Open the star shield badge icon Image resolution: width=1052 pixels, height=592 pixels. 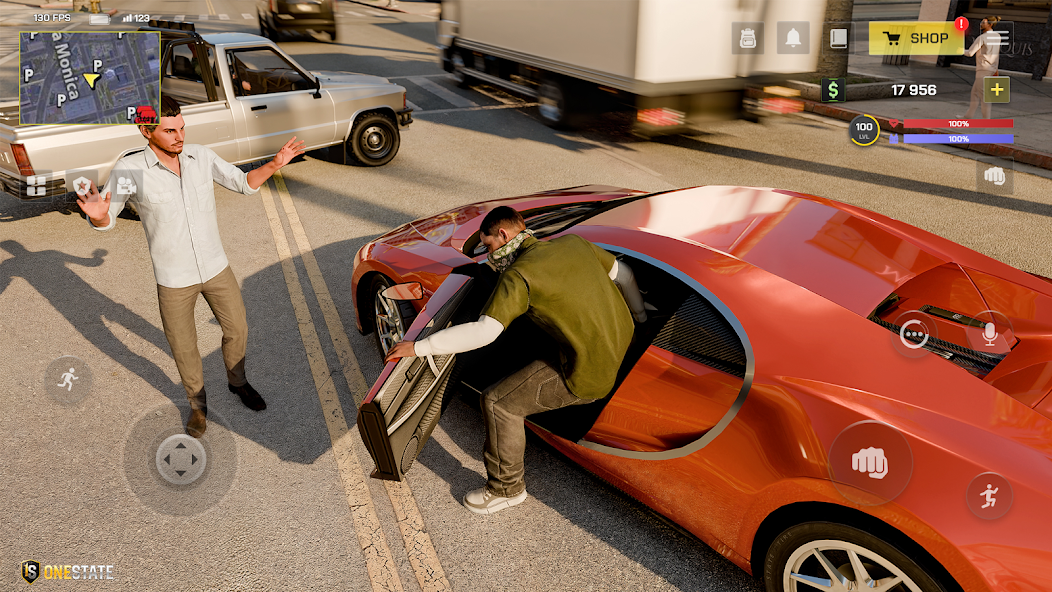coord(82,185)
